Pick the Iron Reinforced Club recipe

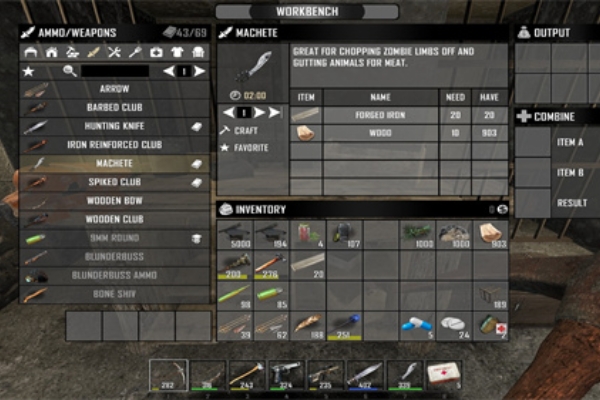114,144
